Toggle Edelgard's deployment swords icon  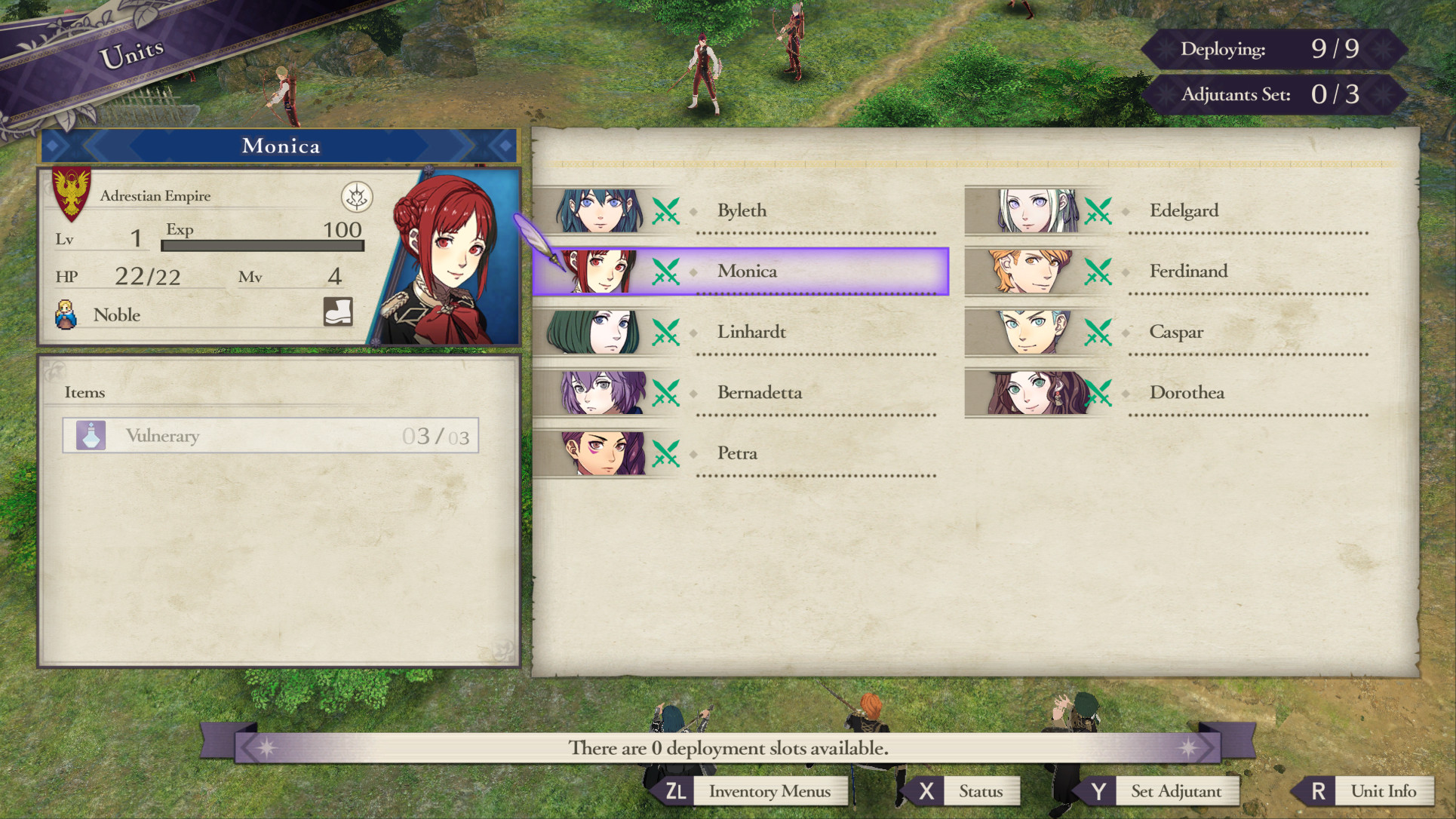1098,211
